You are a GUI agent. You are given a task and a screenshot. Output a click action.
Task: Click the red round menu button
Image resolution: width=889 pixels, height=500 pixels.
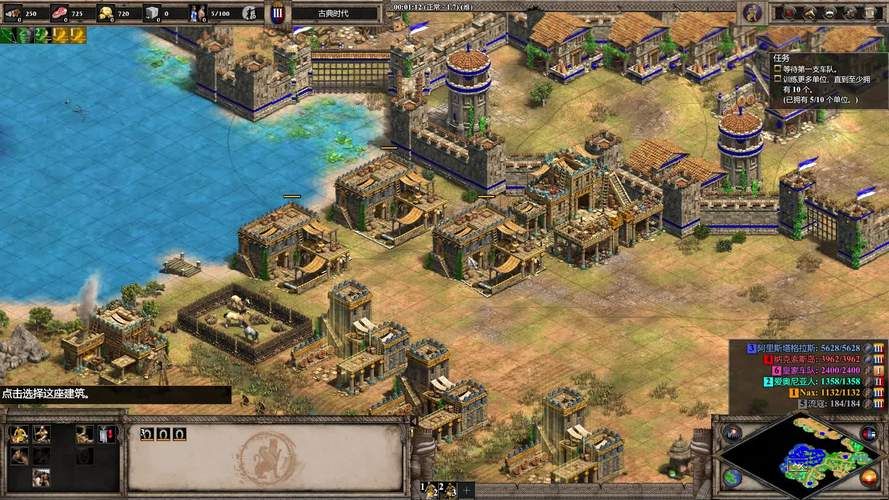(790, 13)
